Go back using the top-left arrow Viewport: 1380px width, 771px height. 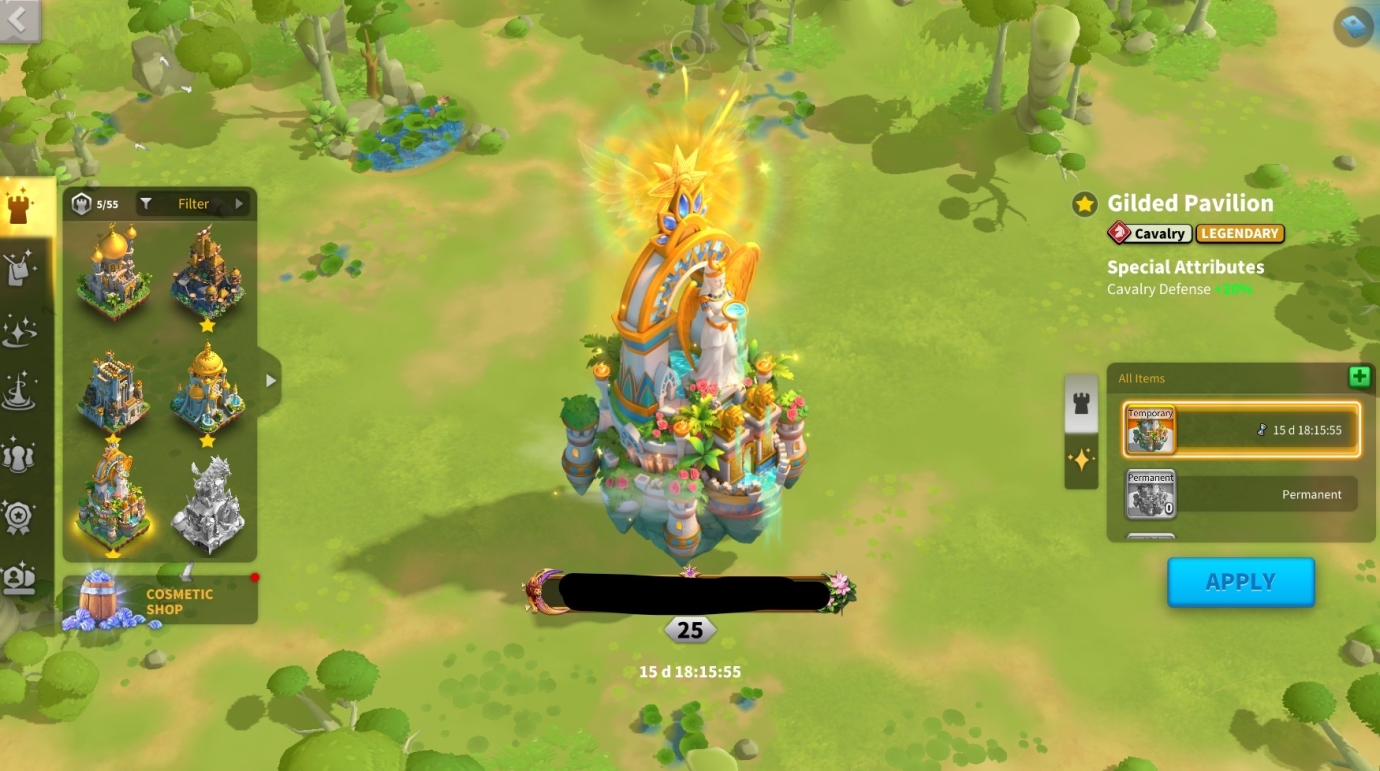[x=20, y=19]
